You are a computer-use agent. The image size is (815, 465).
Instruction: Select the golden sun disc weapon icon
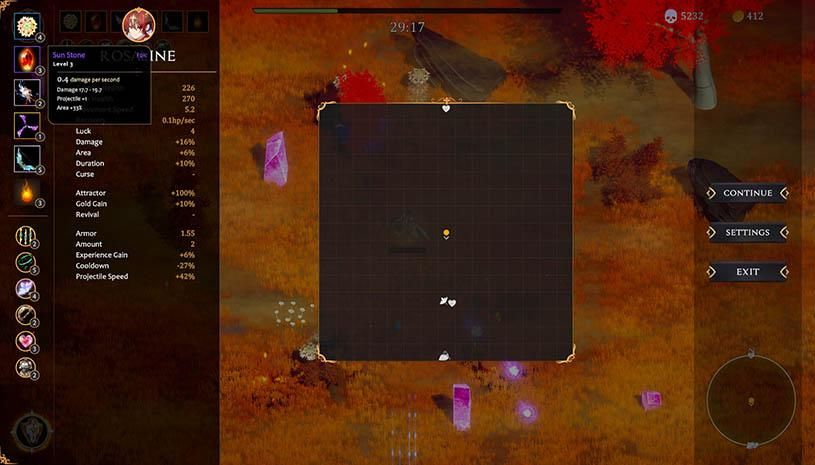point(26,26)
